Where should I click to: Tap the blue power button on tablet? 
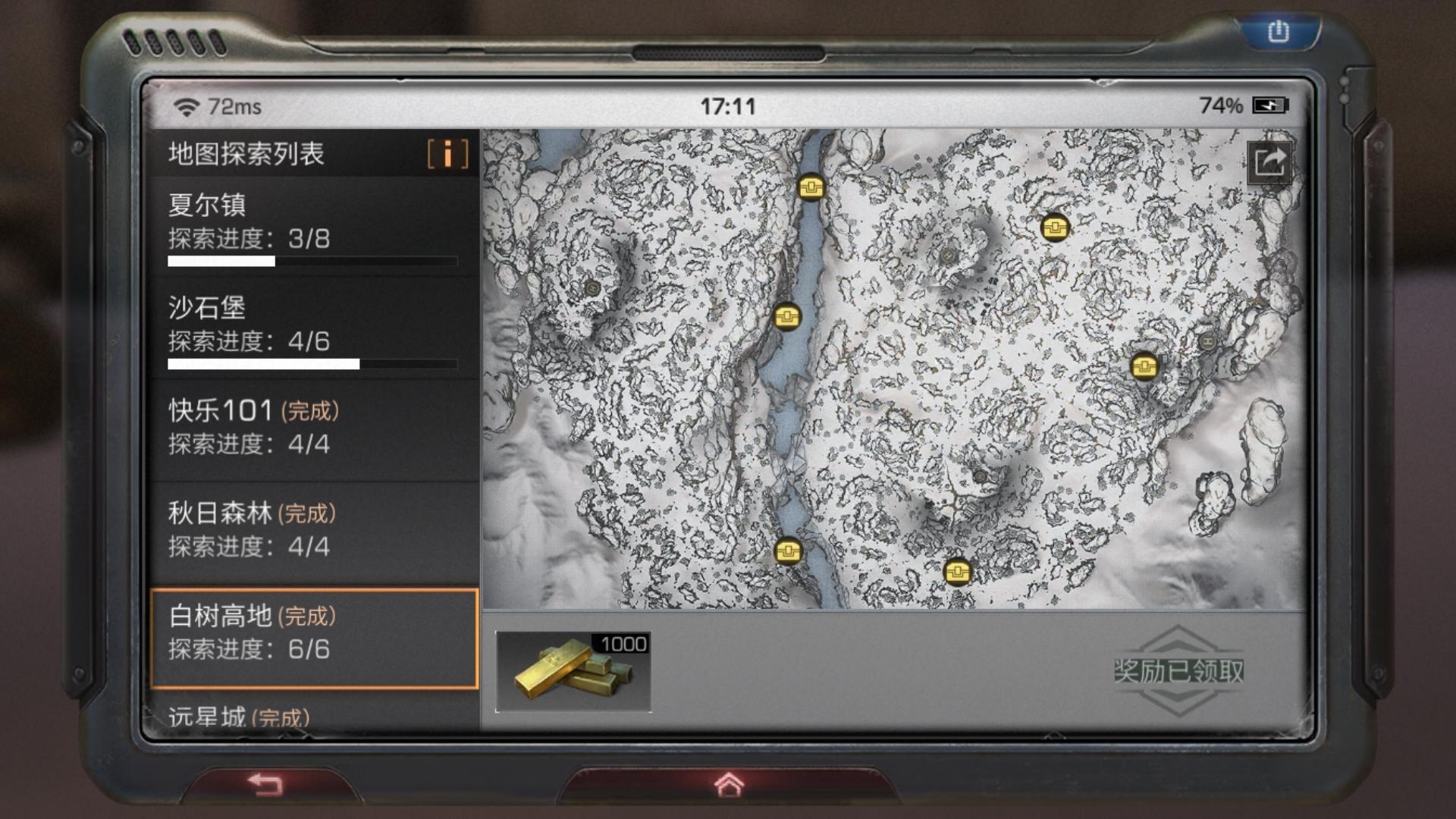tap(1278, 32)
